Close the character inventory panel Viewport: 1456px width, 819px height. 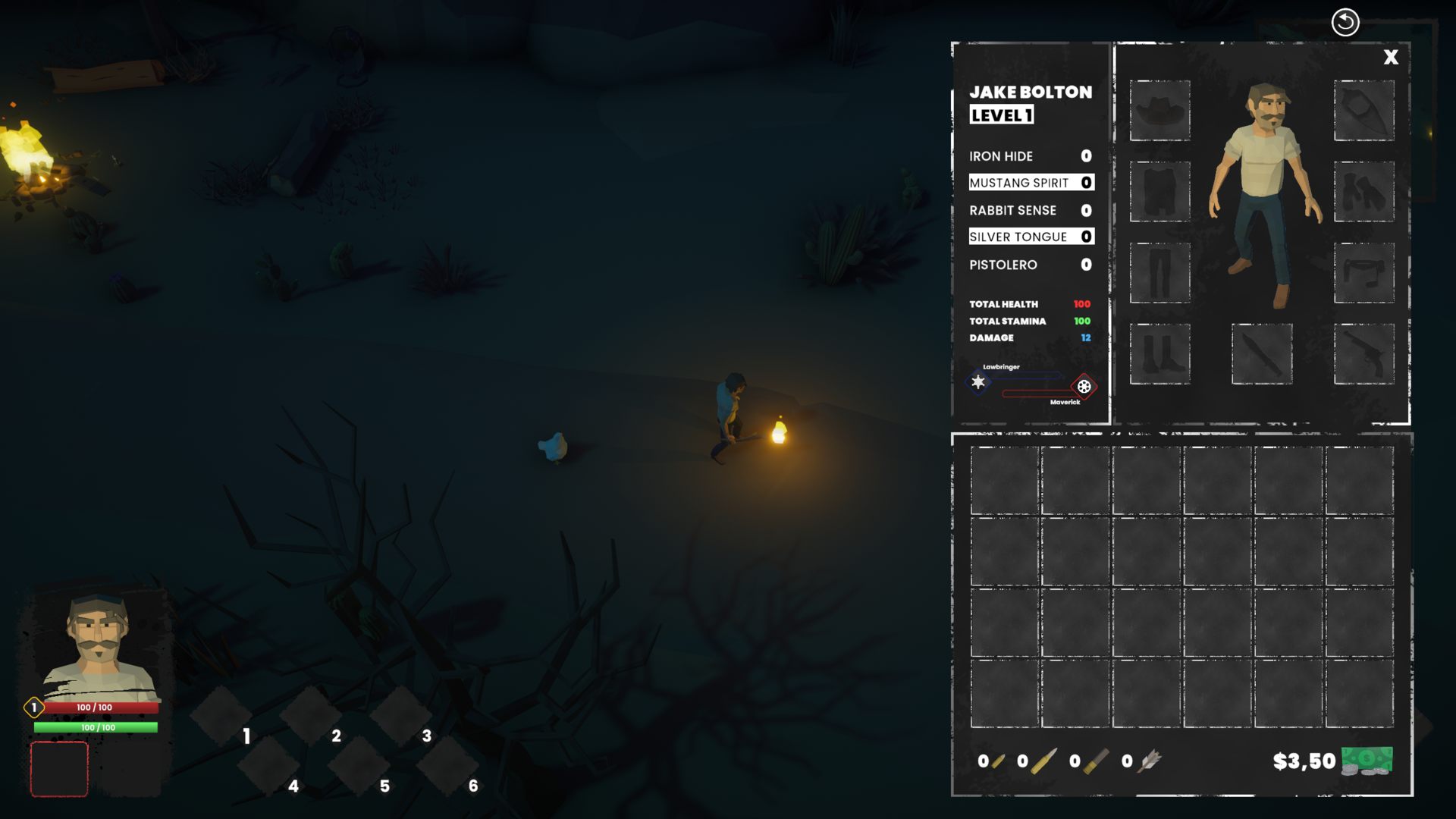point(1391,58)
